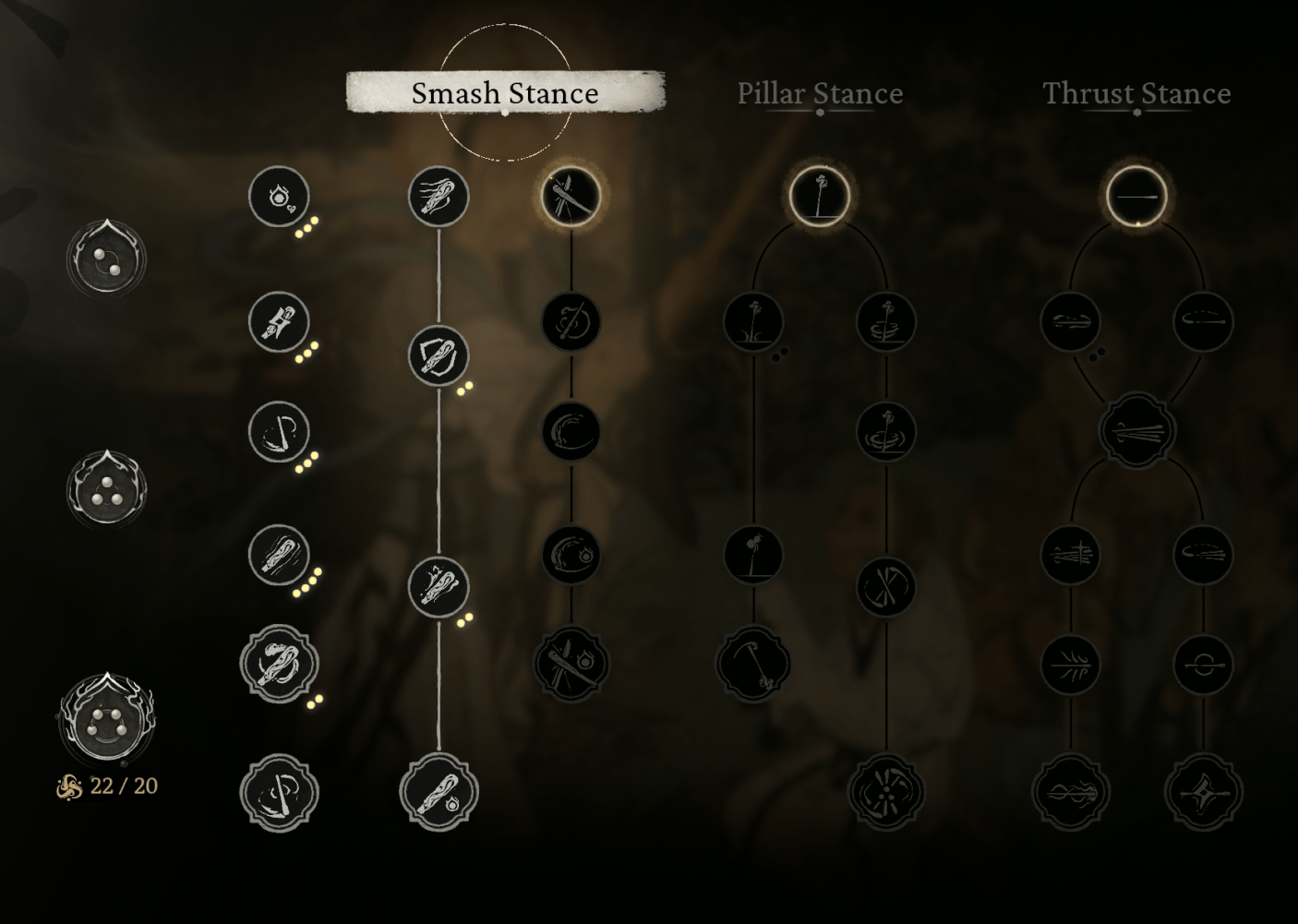The image size is (1298, 924).
Task: Select the ornate flower-burst Pillar Stance node
Action: coord(885,792)
